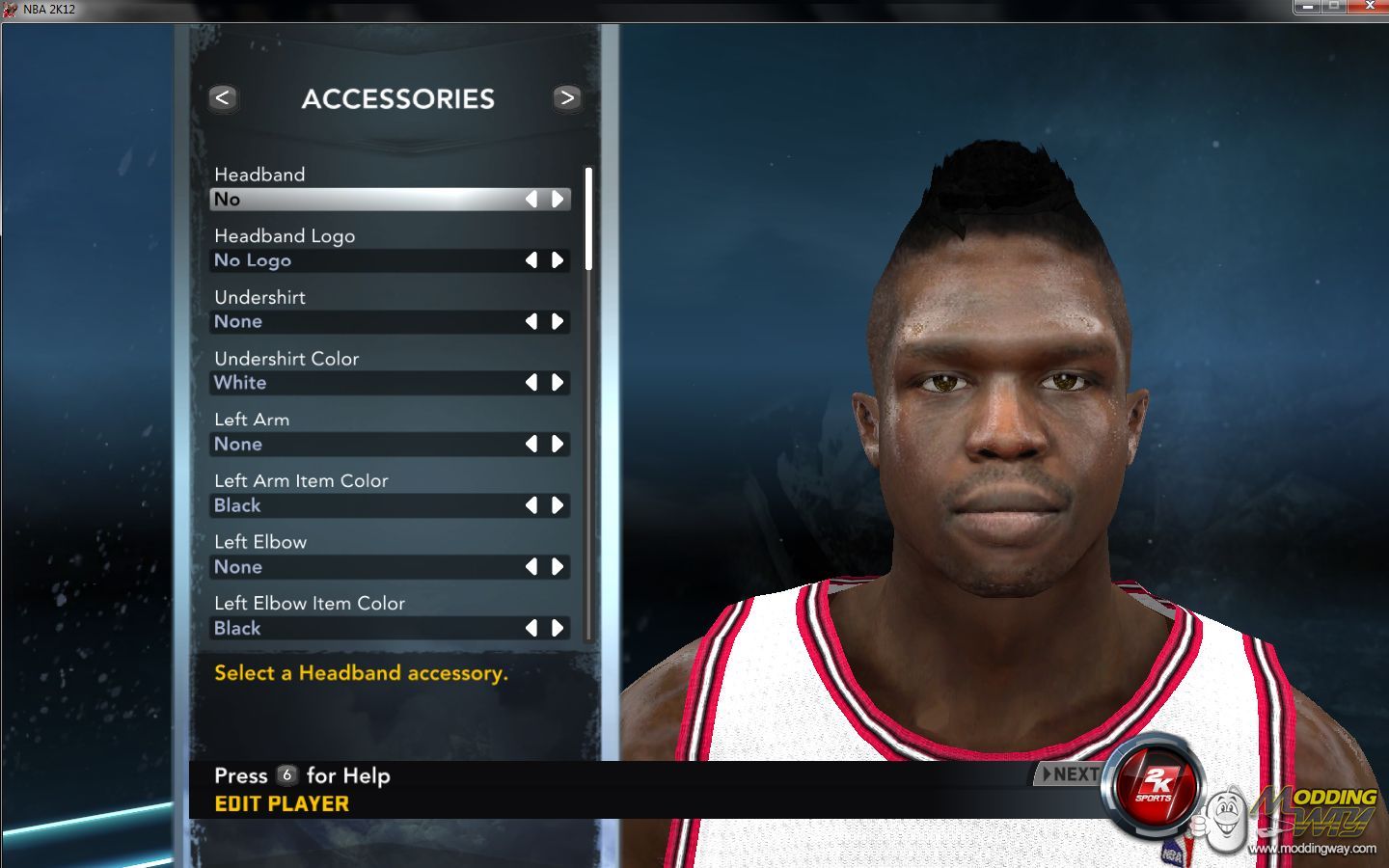Change Undershirt to the next style
The width and height of the screenshot is (1389, 868).
(558, 322)
